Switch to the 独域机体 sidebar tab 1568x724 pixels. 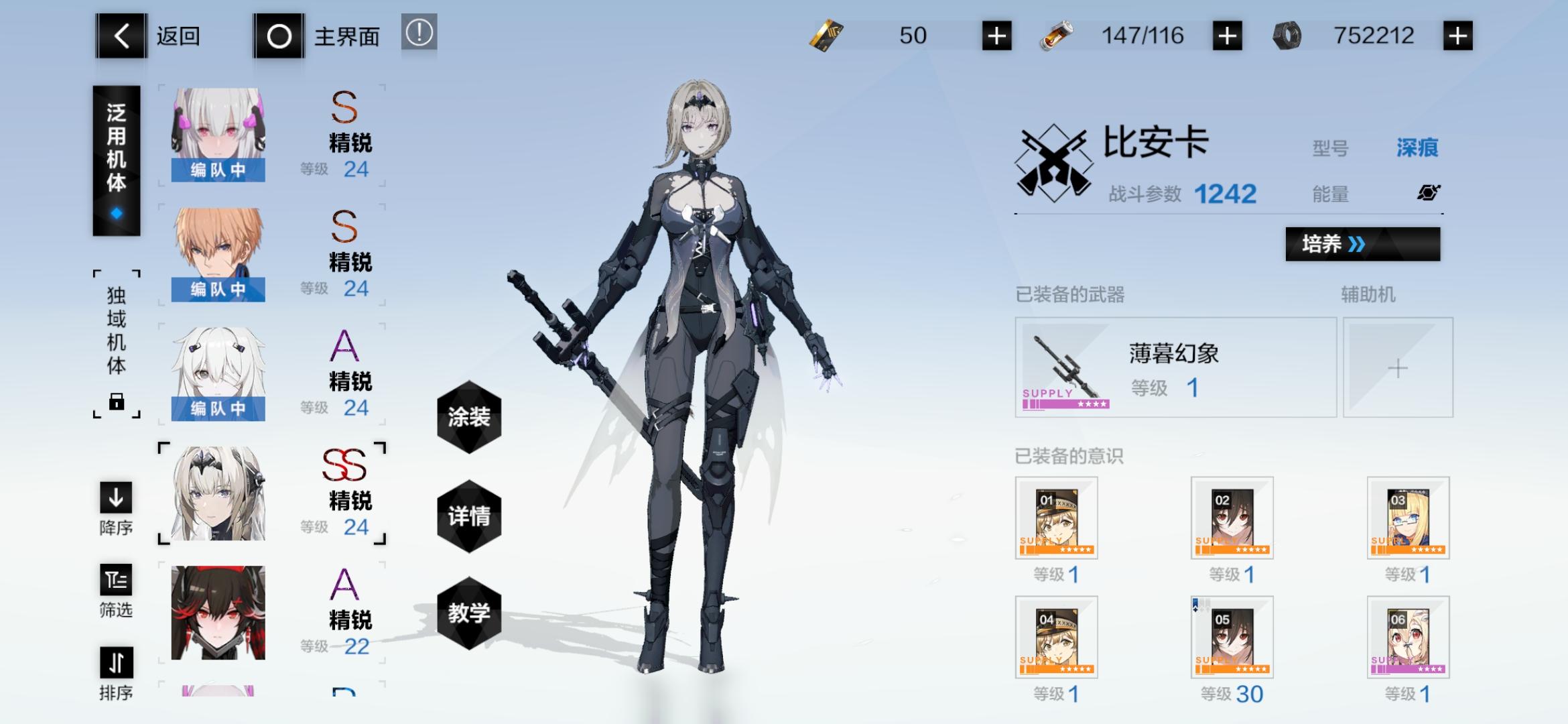tap(115, 341)
